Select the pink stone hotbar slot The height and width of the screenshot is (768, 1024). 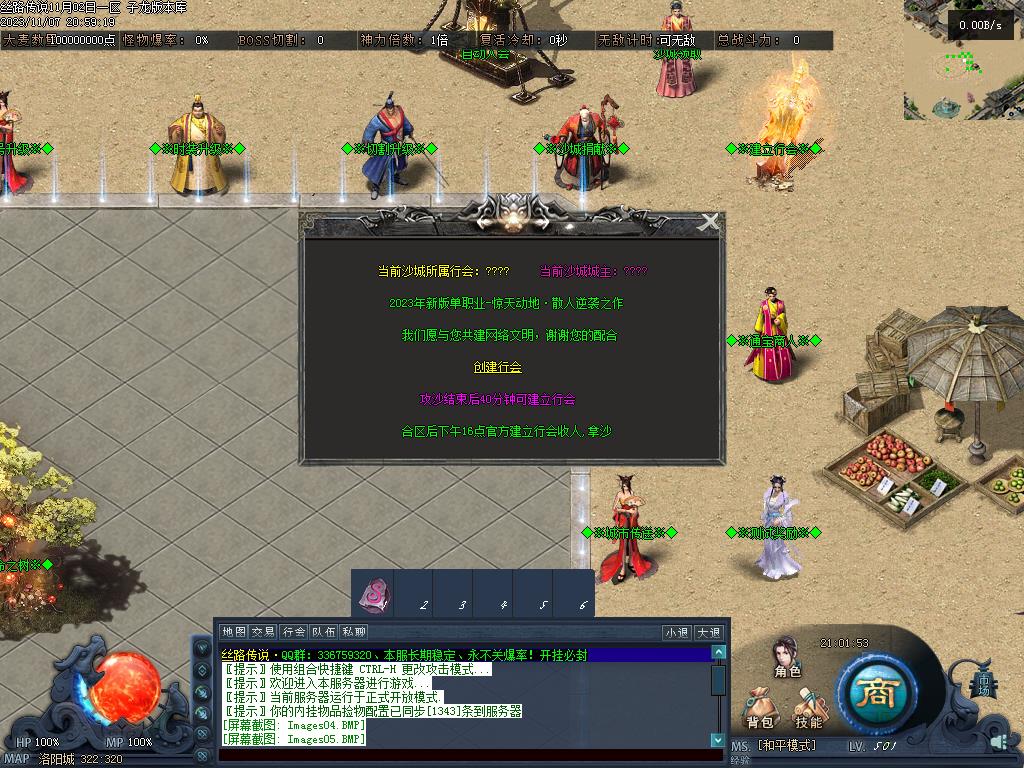pyautogui.click(x=374, y=595)
